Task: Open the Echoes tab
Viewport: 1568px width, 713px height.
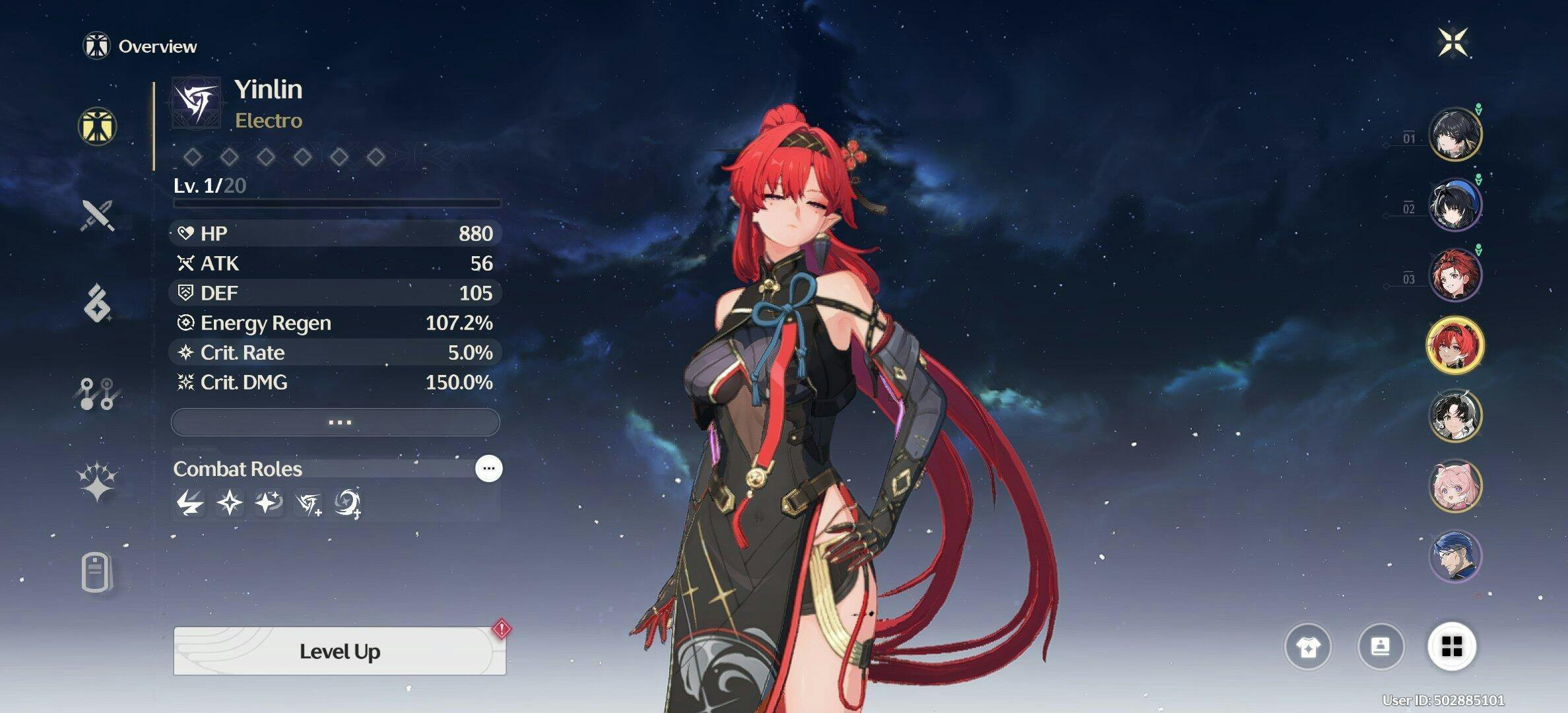Action: click(98, 304)
